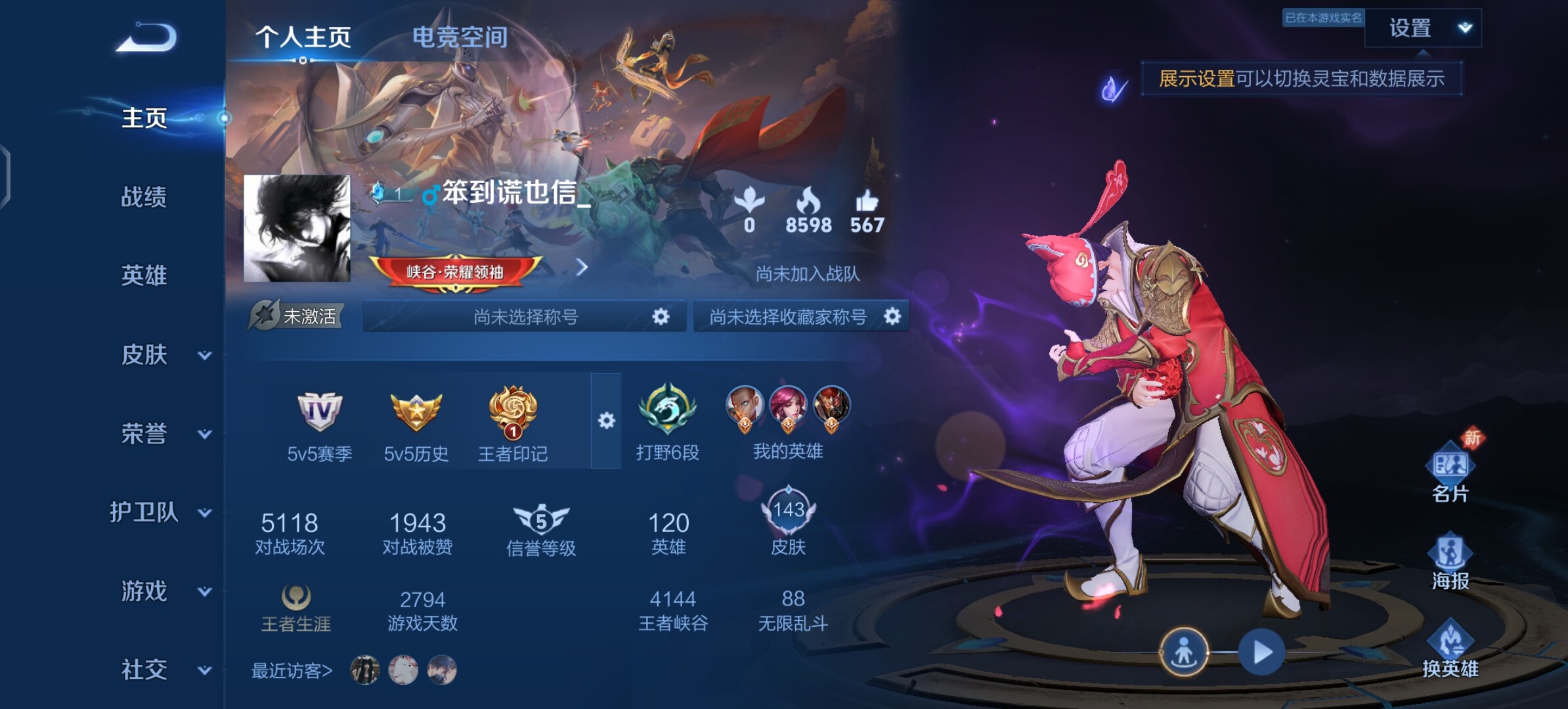Open the 战绩 sidebar entry
Screen dimensions: 1568x709
tap(144, 197)
